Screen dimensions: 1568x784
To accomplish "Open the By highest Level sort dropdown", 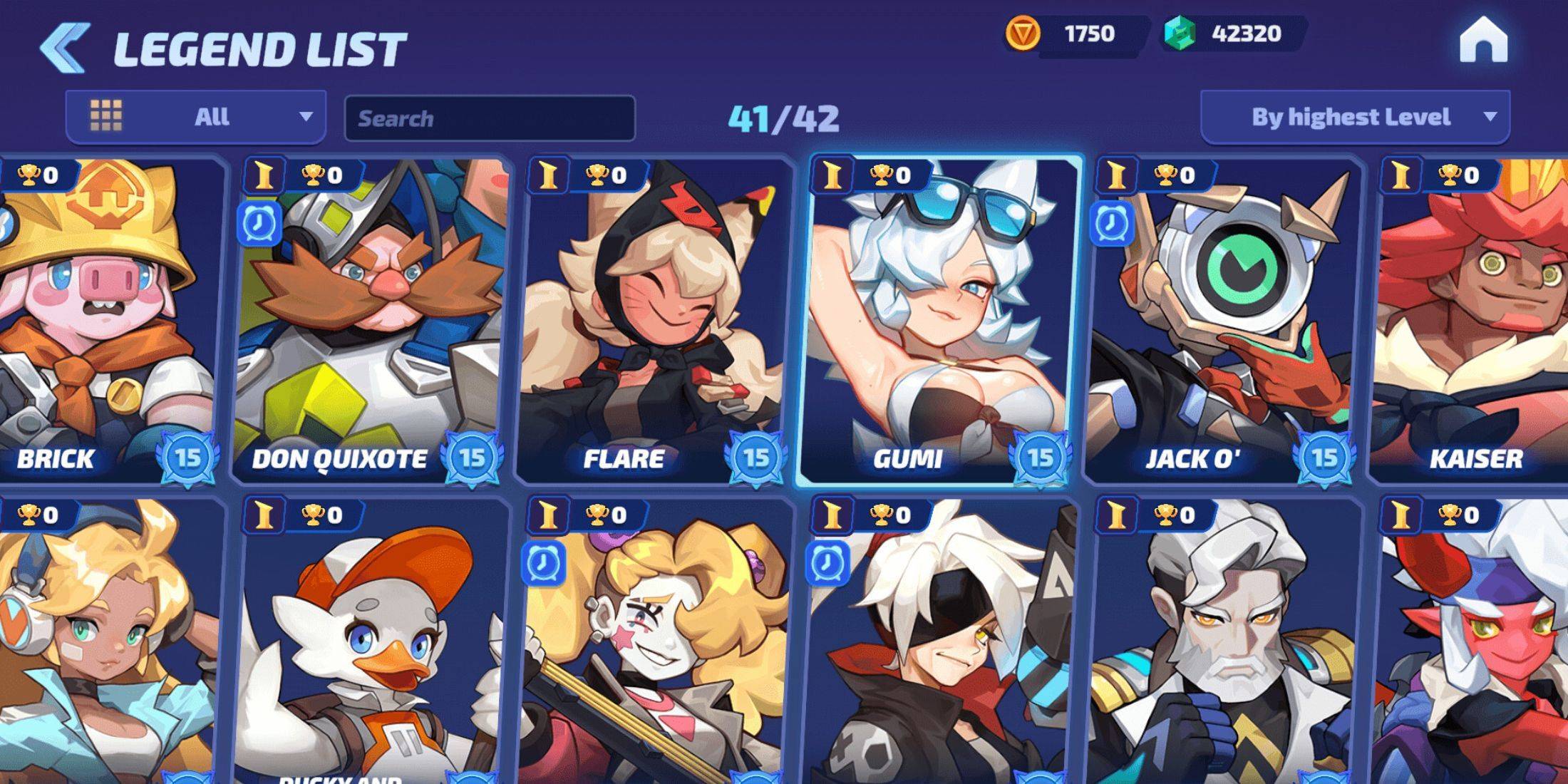I will pyautogui.click(x=1354, y=116).
